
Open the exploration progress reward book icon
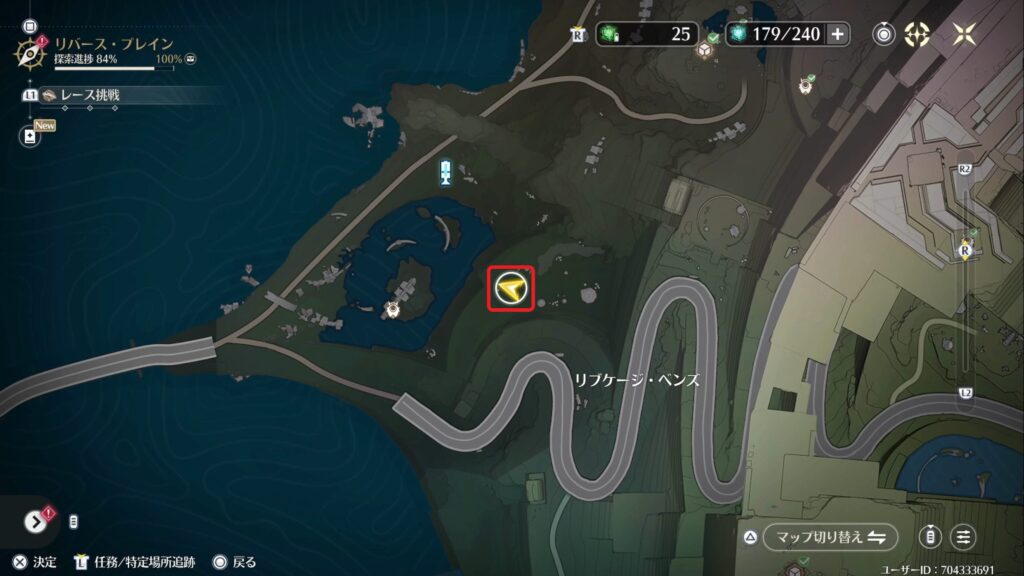tap(190, 60)
